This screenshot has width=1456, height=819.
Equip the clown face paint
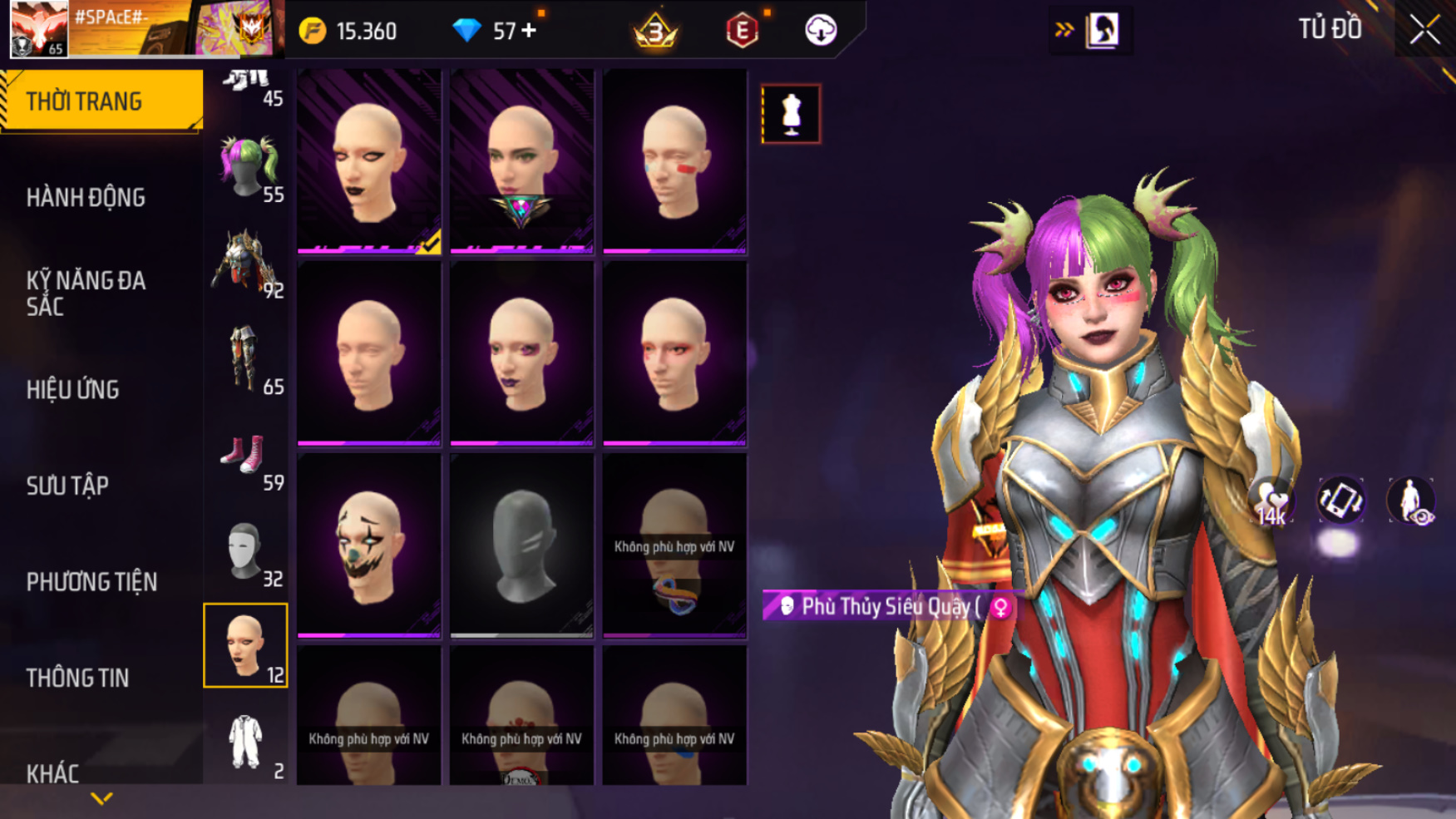[x=369, y=545]
